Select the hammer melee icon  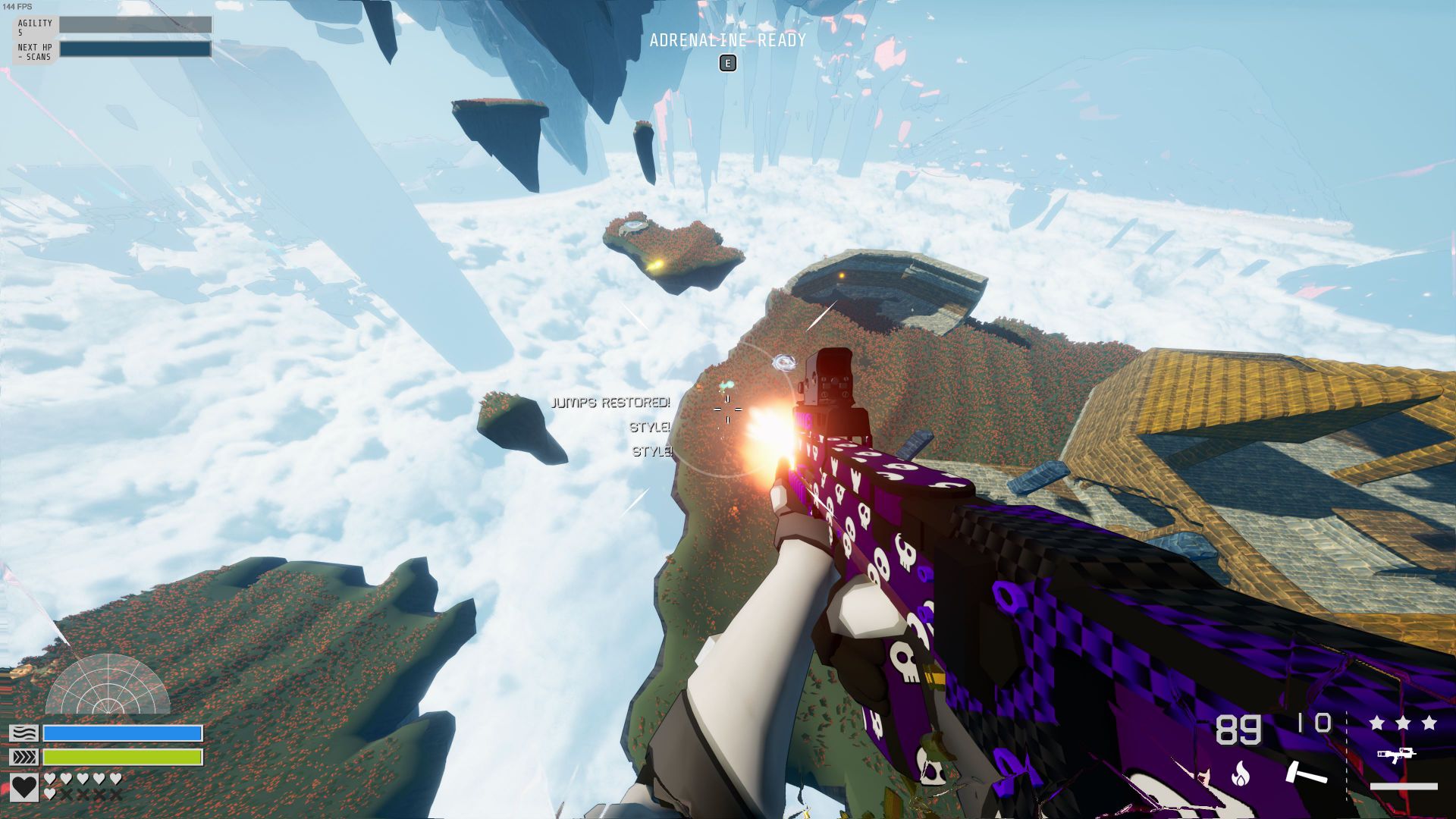pyautogui.click(x=1304, y=772)
